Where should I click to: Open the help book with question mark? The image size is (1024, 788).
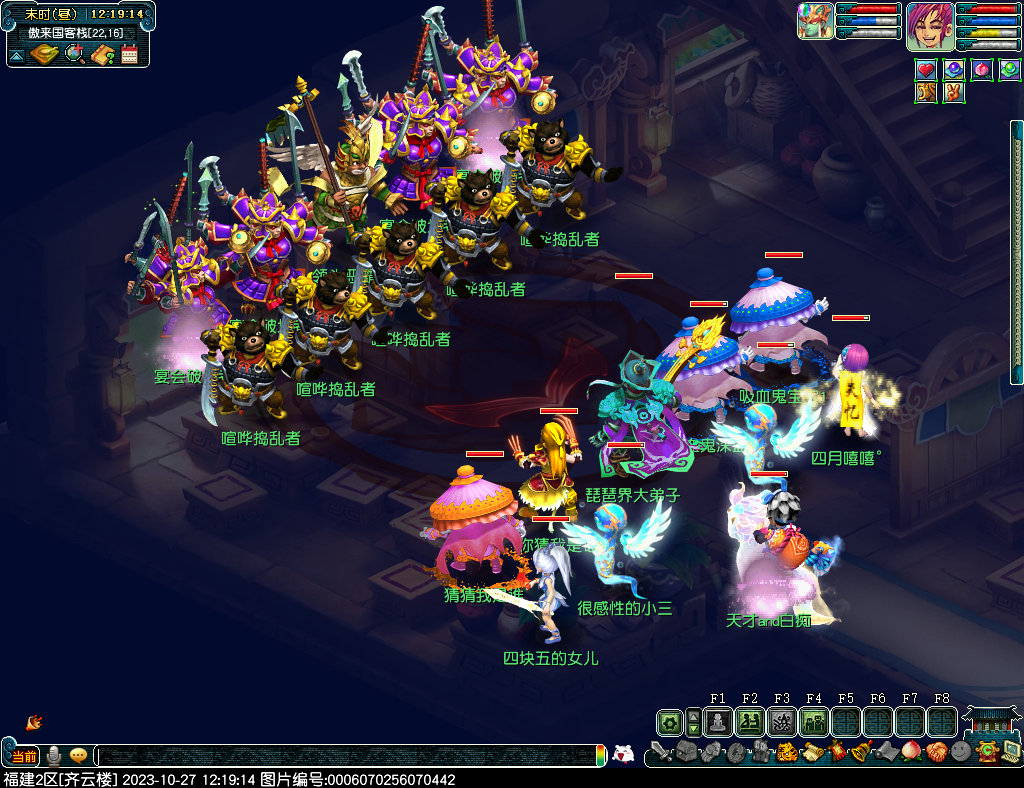coord(102,54)
